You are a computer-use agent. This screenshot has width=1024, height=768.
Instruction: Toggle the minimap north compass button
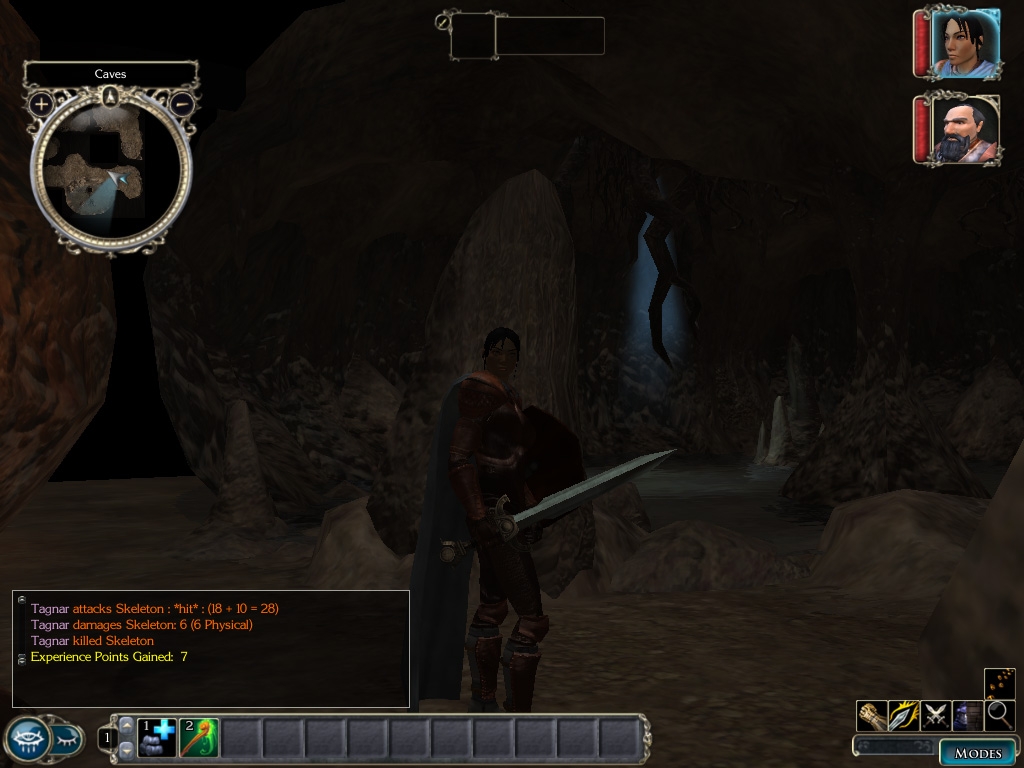110,96
